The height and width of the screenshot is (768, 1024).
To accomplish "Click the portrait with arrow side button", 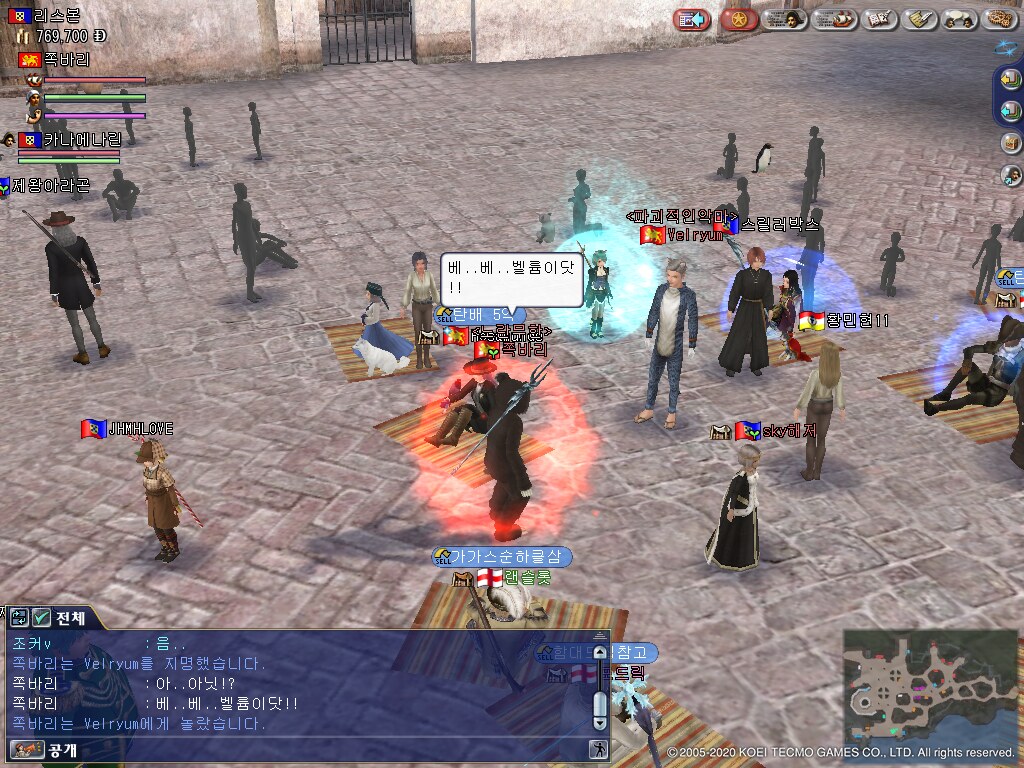I will [1010, 175].
